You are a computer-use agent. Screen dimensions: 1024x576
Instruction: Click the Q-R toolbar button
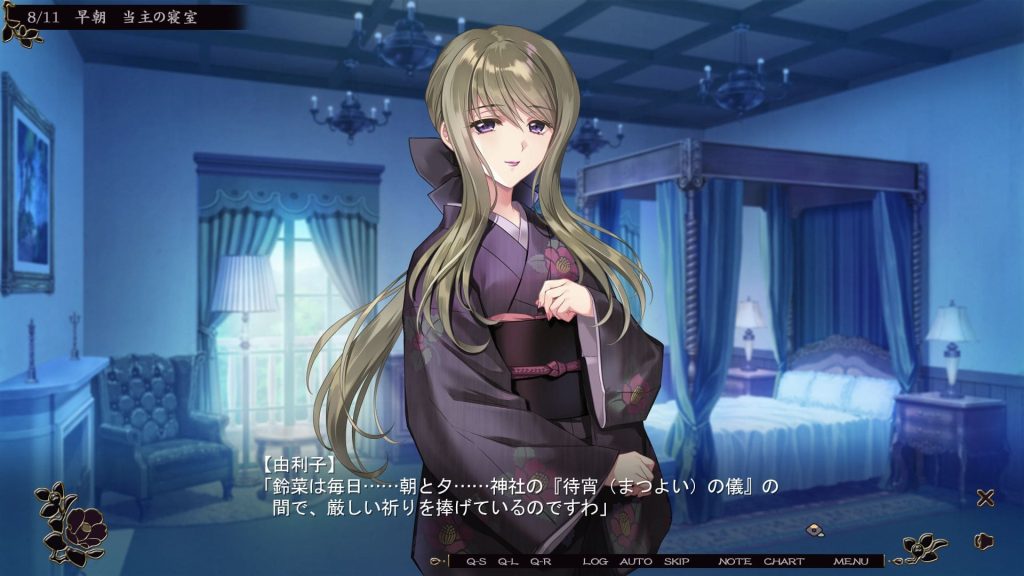541,562
